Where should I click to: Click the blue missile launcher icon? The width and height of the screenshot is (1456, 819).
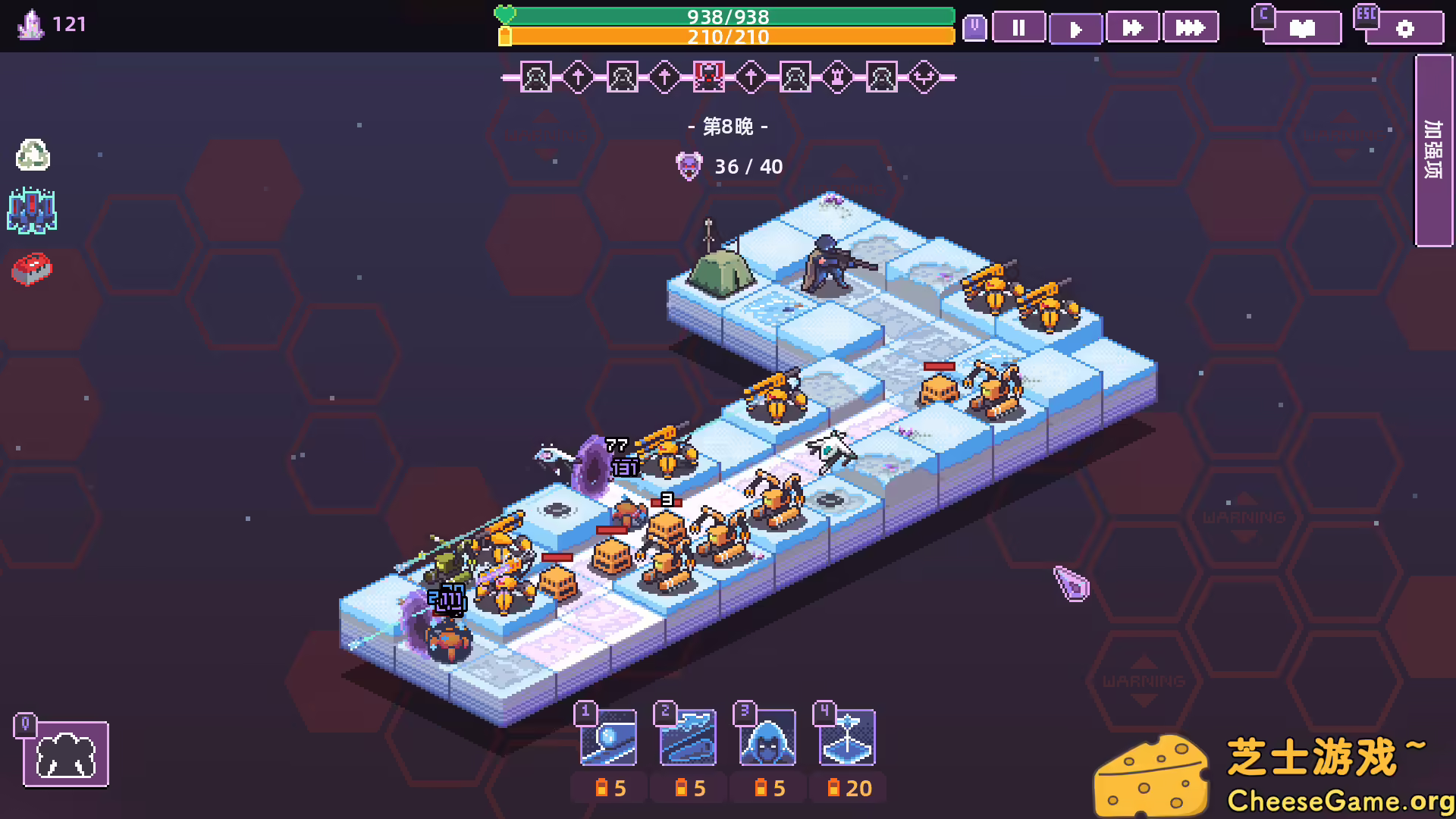(32, 211)
